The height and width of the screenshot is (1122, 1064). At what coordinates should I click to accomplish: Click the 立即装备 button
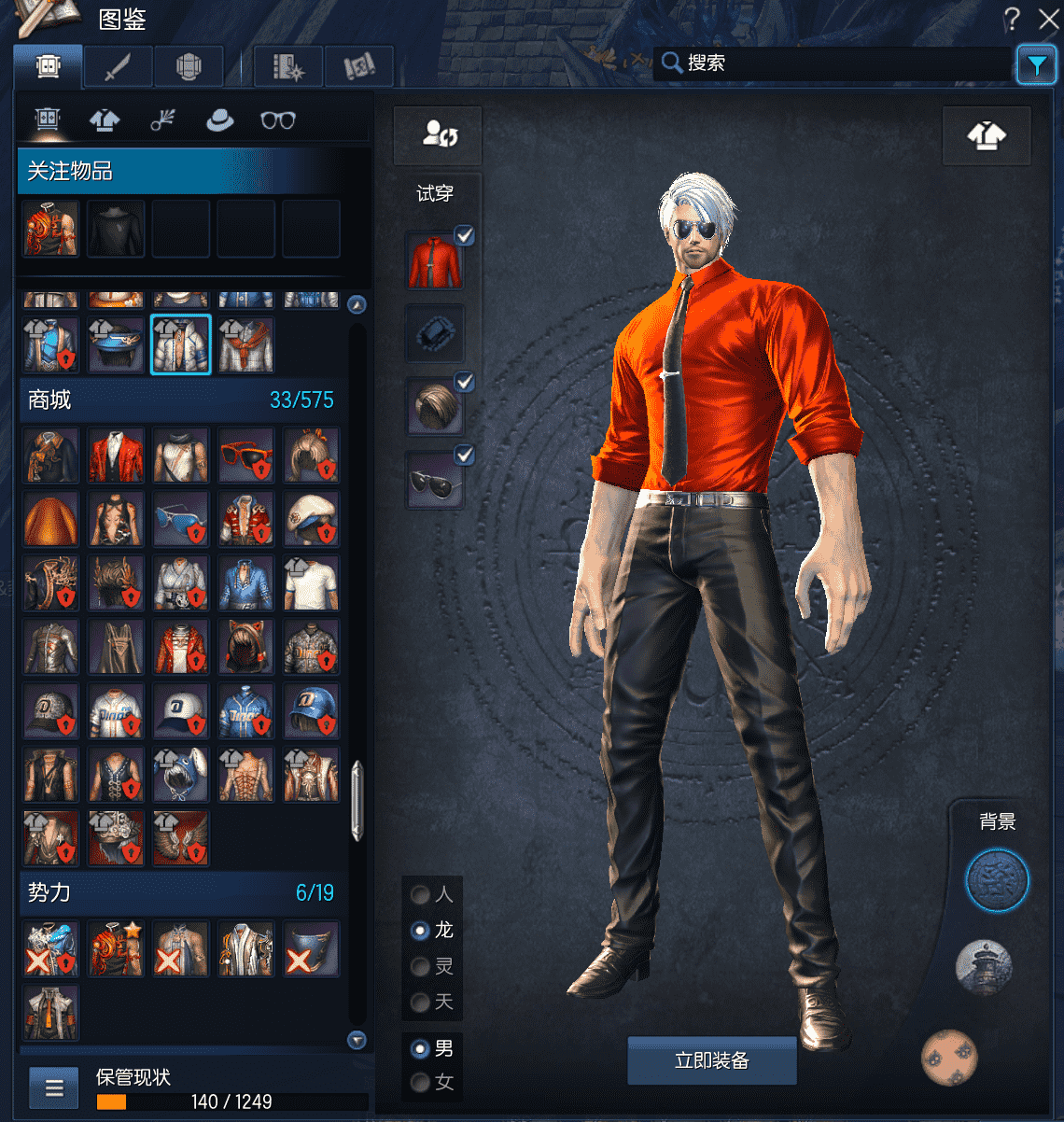(x=711, y=1060)
